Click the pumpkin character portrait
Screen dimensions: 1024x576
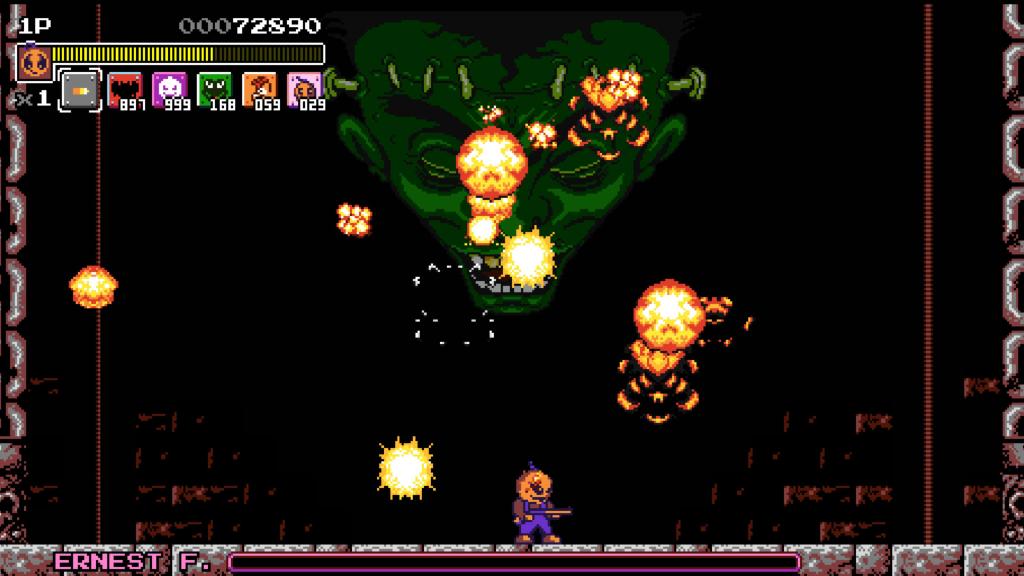coord(33,62)
